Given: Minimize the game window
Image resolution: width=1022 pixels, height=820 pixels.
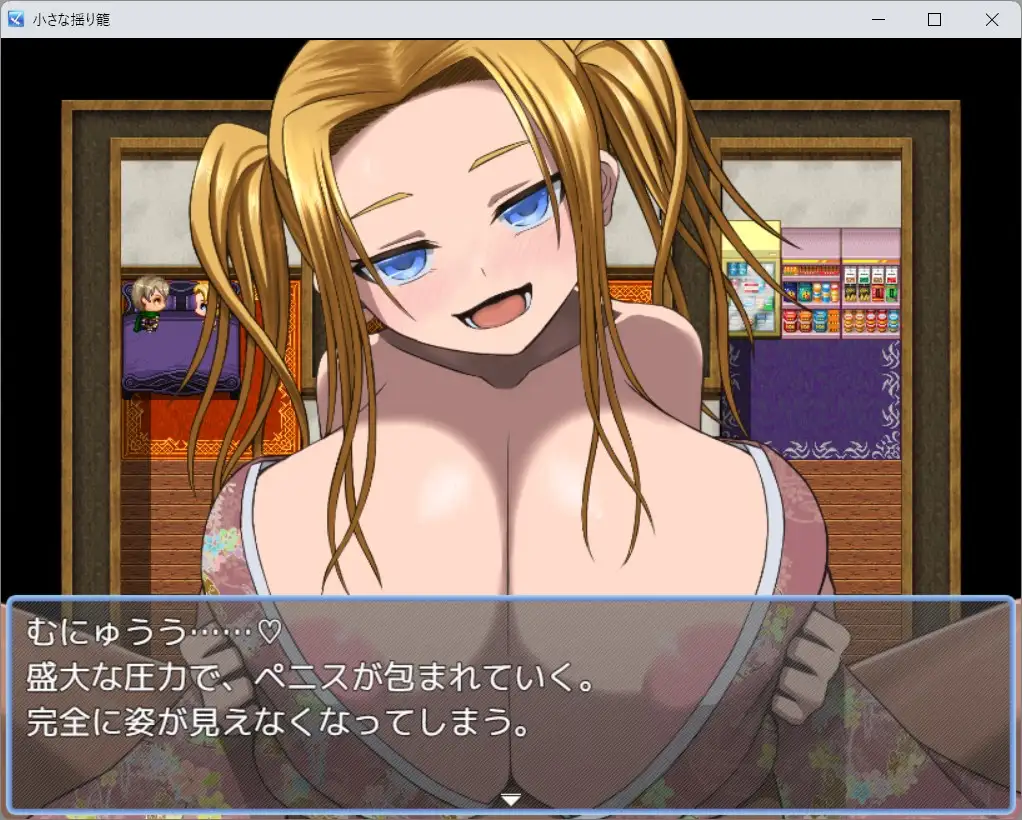Looking at the screenshot, I should [878, 19].
